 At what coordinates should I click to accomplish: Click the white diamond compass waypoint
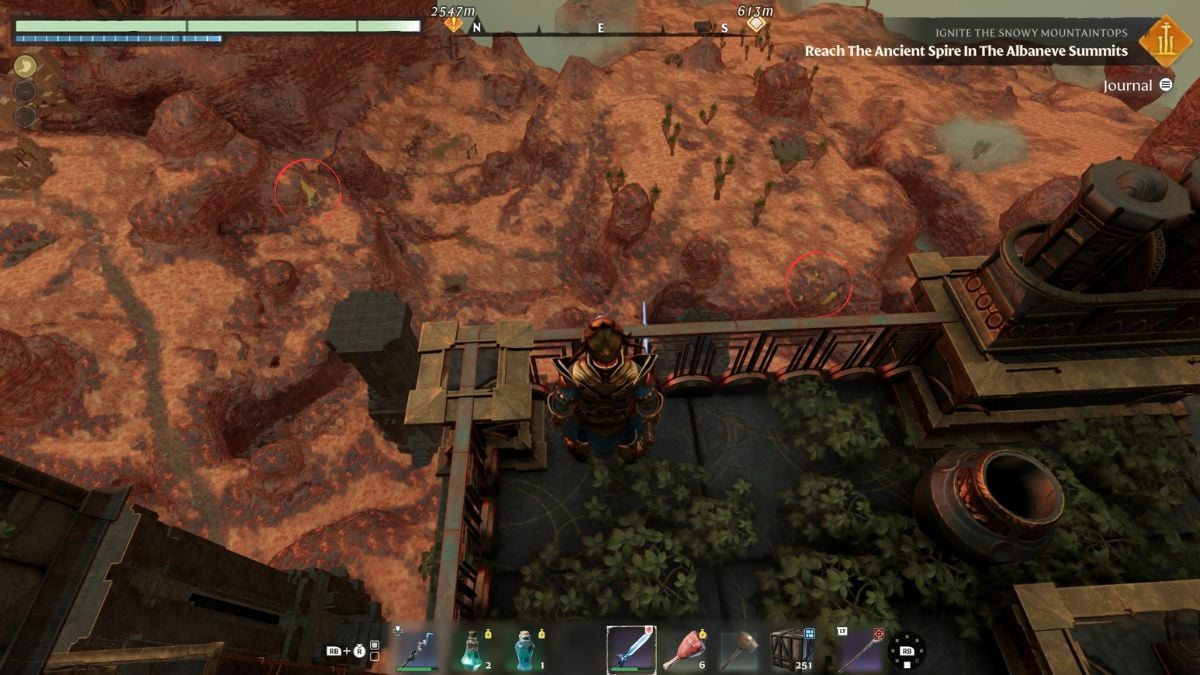tap(756, 23)
